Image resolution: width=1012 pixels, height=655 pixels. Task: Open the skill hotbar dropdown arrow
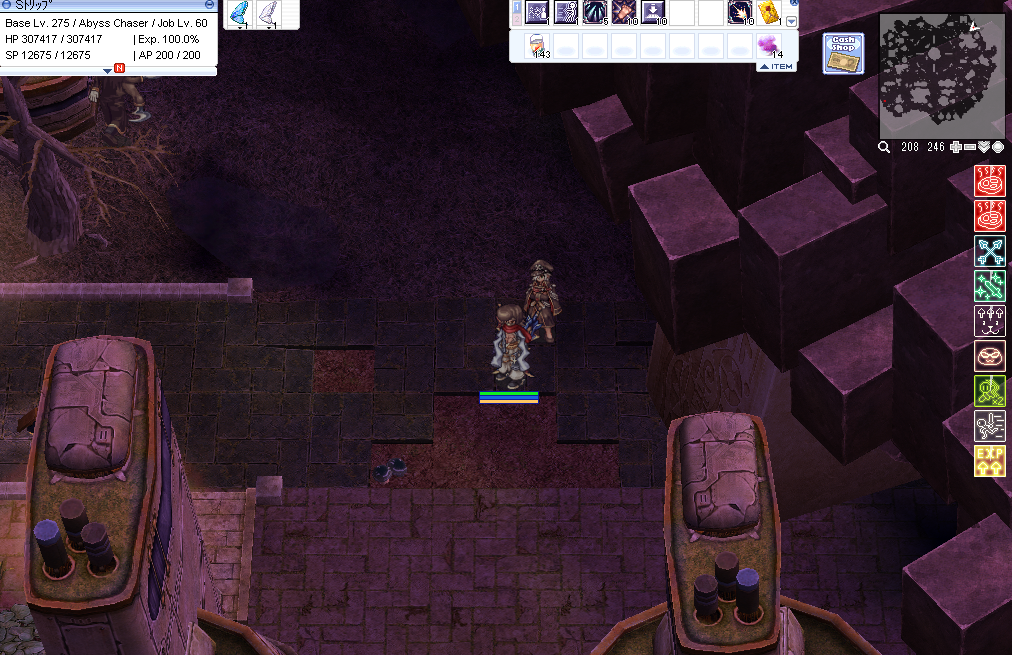792,21
